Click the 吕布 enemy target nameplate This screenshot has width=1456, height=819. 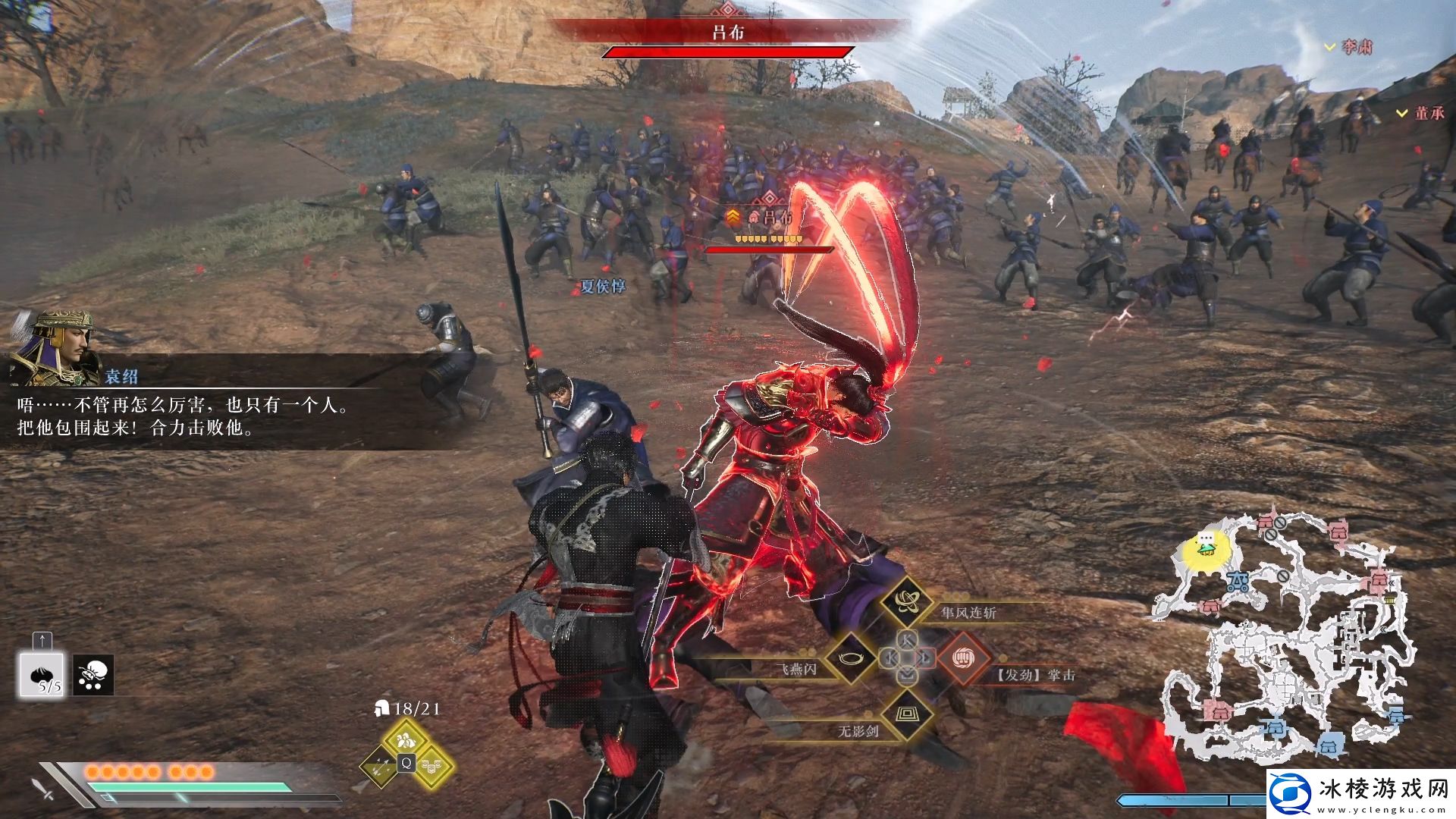pos(766,218)
